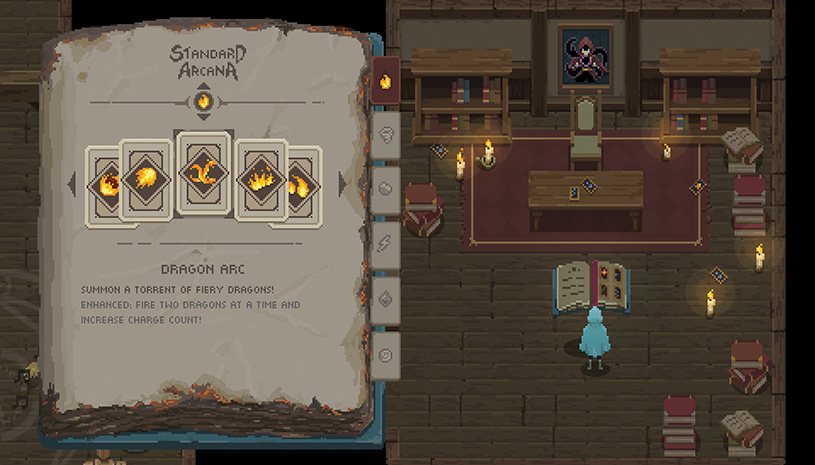Click the left arrow beside the cards
Image resolution: width=815 pixels, height=465 pixels.
pos(72,184)
